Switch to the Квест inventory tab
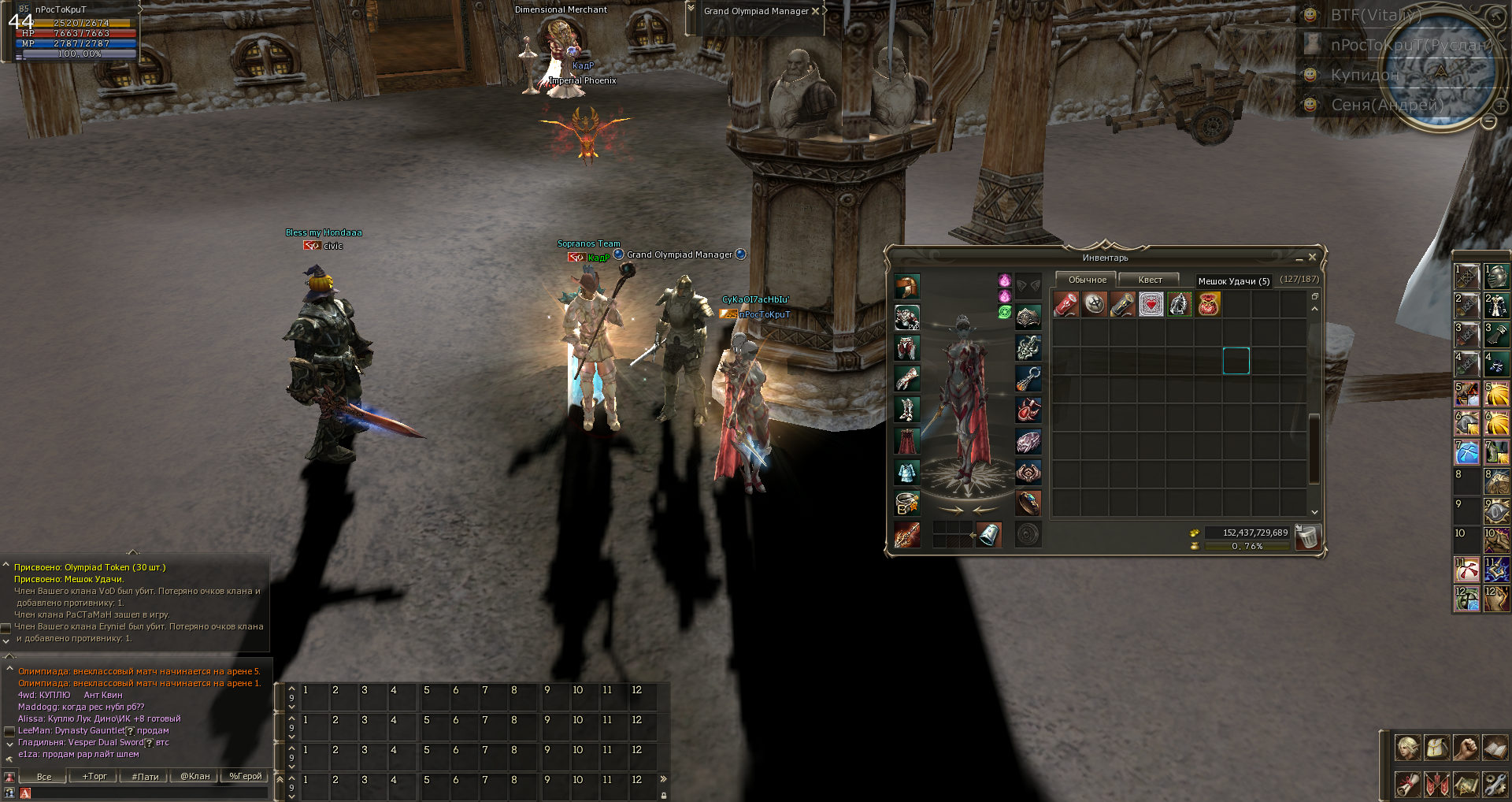This screenshot has width=1512, height=802. (1150, 280)
